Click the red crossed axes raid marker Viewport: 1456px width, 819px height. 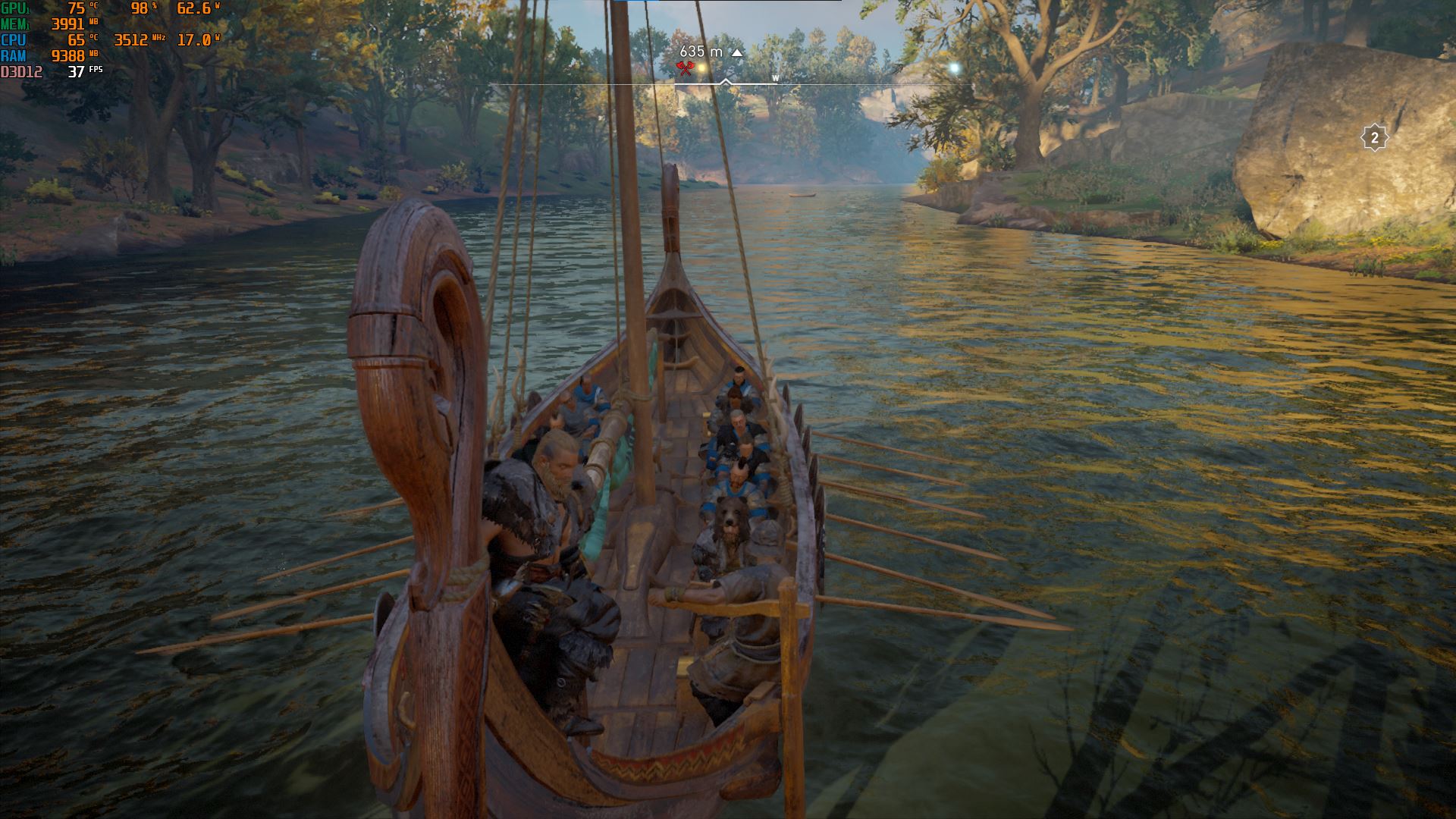(x=686, y=69)
